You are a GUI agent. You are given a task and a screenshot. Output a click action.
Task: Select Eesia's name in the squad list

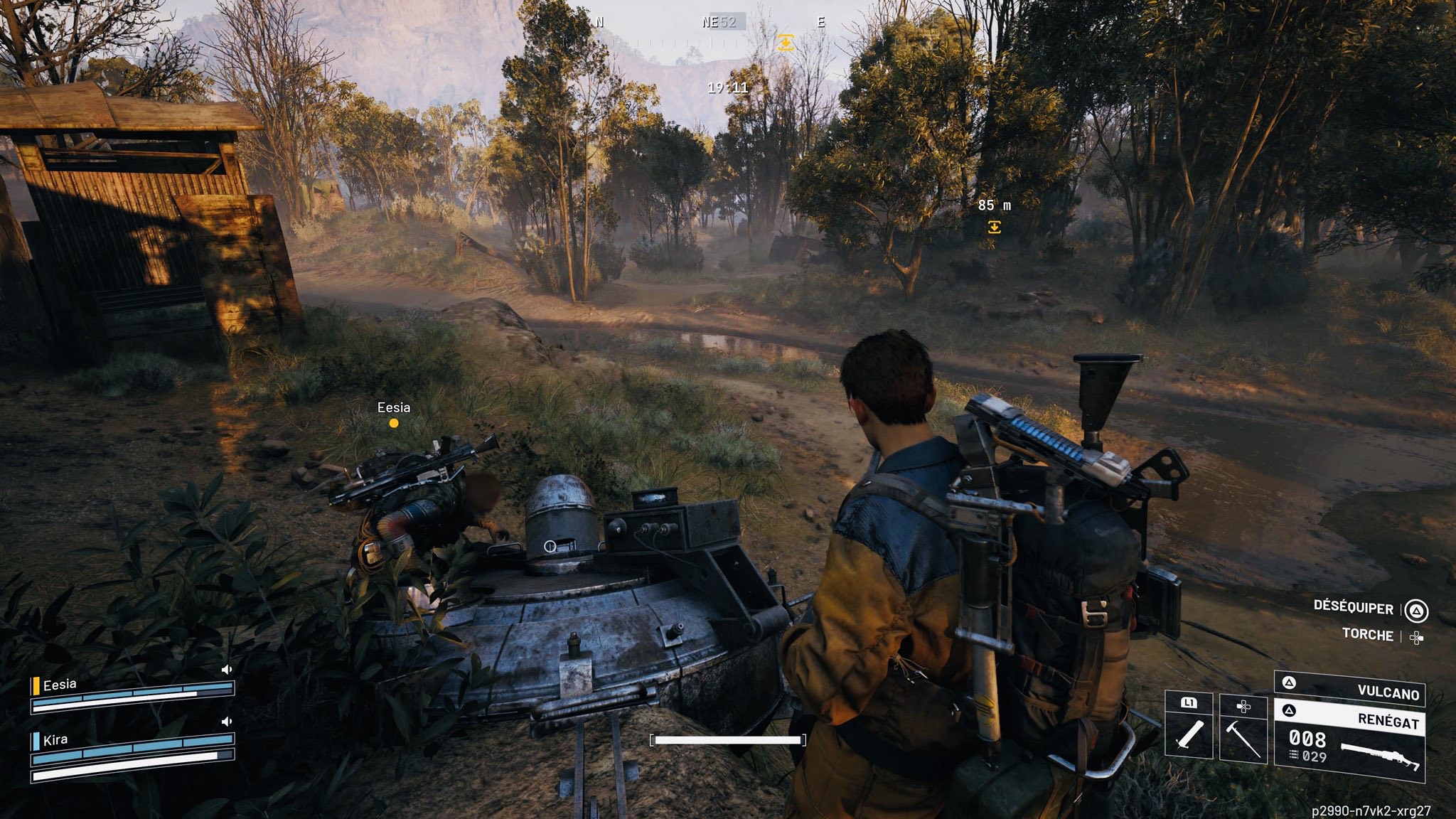[x=60, y=685]
